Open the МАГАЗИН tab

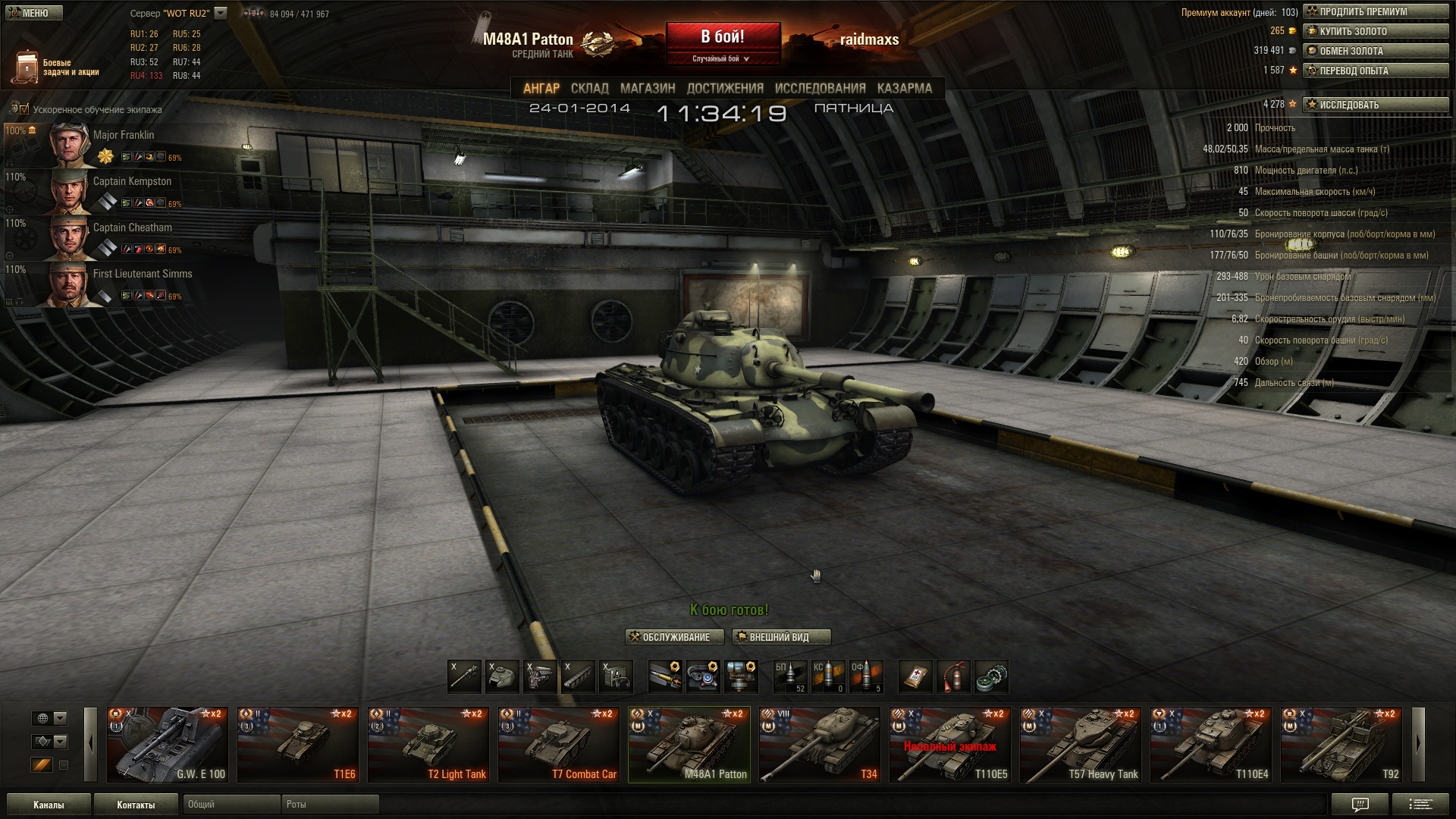(x=647, y=88)
